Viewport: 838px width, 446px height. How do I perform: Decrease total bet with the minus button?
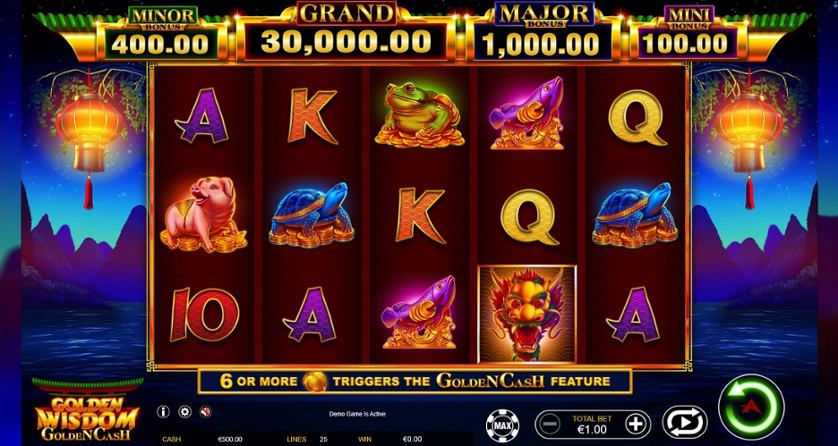(x=546, y=422)
